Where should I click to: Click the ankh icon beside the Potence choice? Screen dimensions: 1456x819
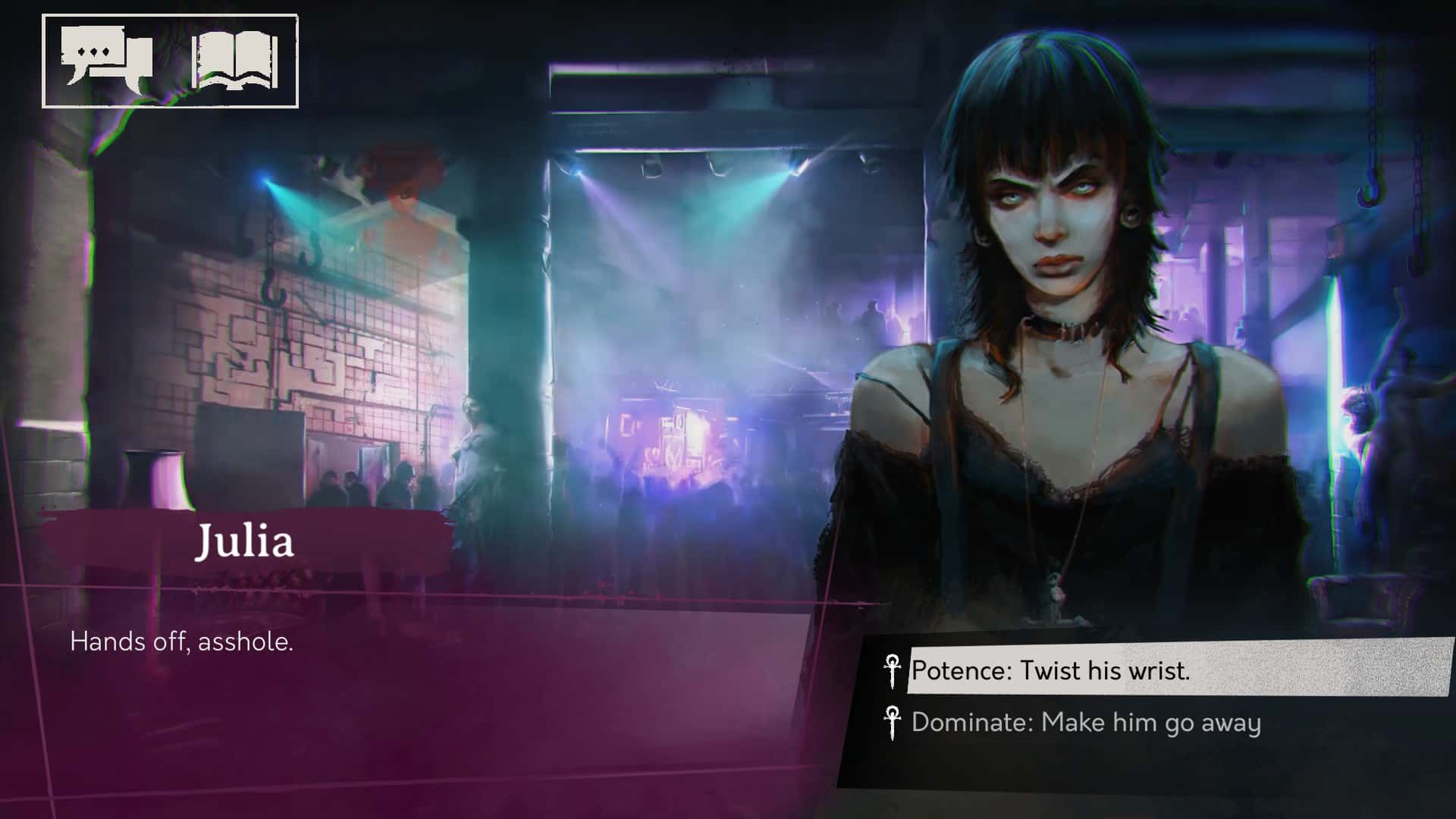[894, 670]
